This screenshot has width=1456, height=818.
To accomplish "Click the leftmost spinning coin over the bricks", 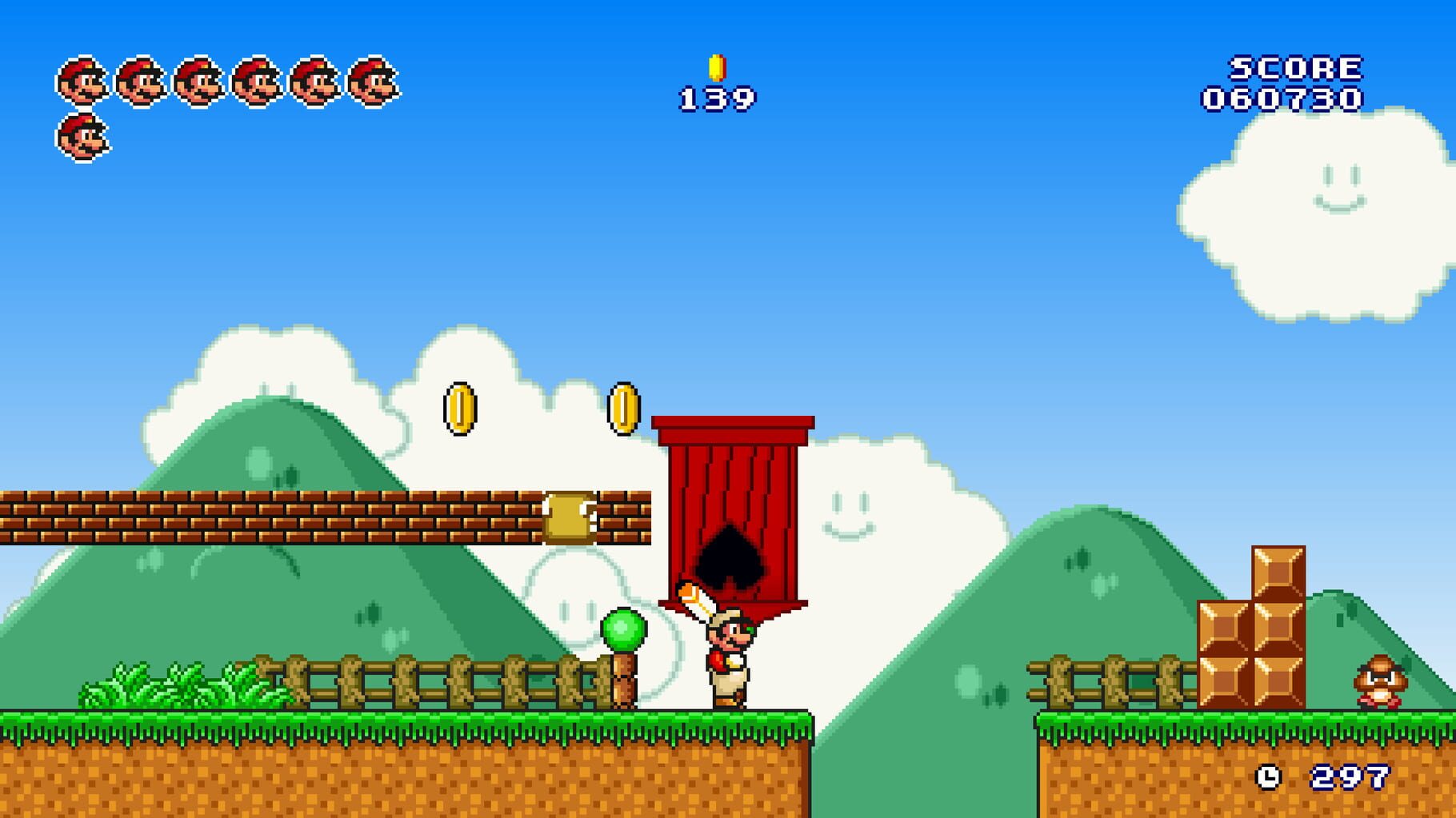I will (x=458, y=409).
